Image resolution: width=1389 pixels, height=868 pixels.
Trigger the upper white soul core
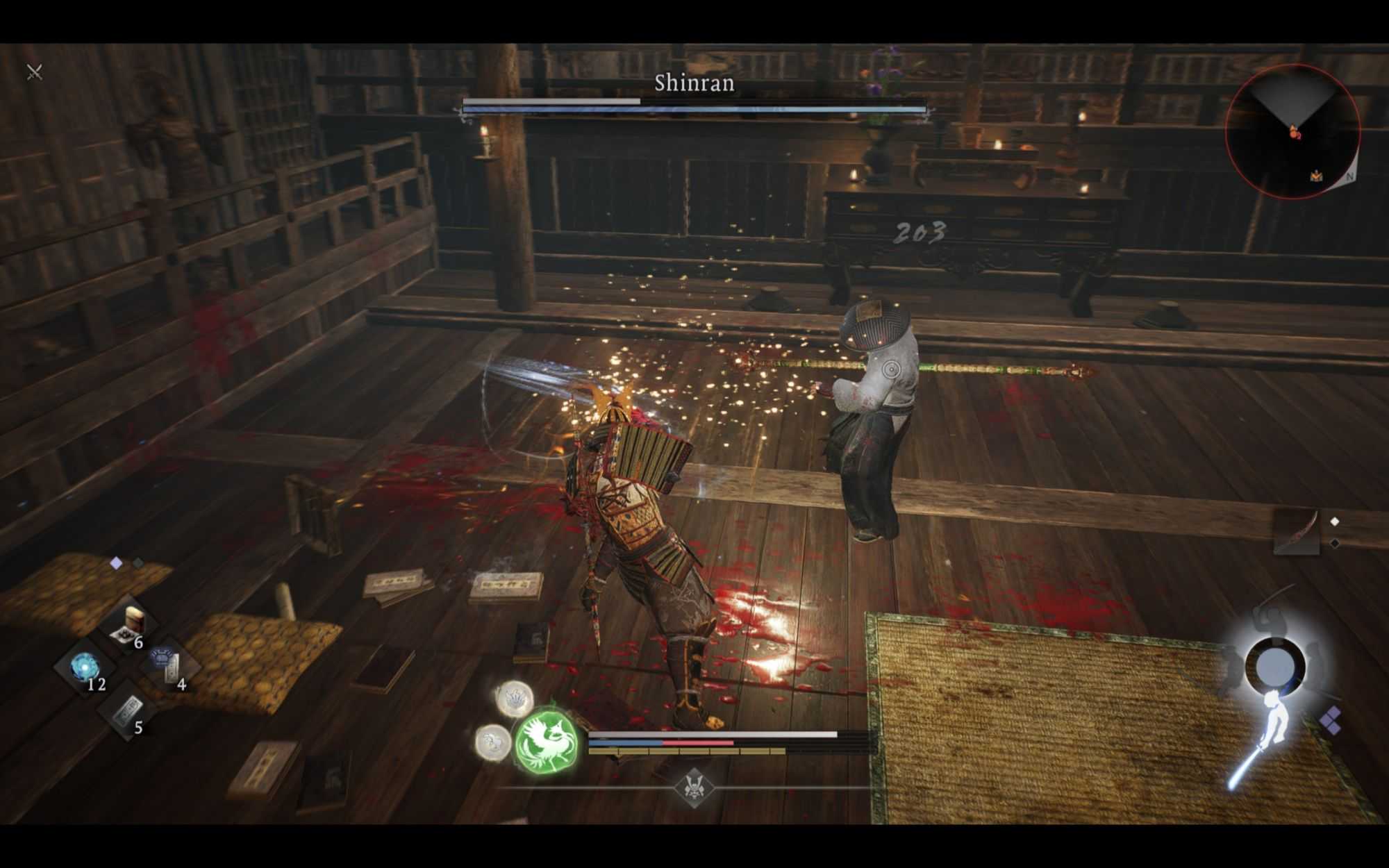[x=515, y=699]
